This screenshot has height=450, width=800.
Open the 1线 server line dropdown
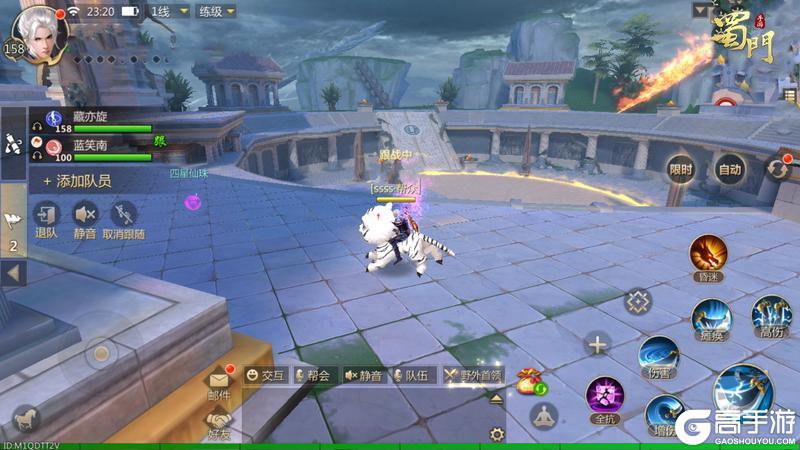(164, 12)
